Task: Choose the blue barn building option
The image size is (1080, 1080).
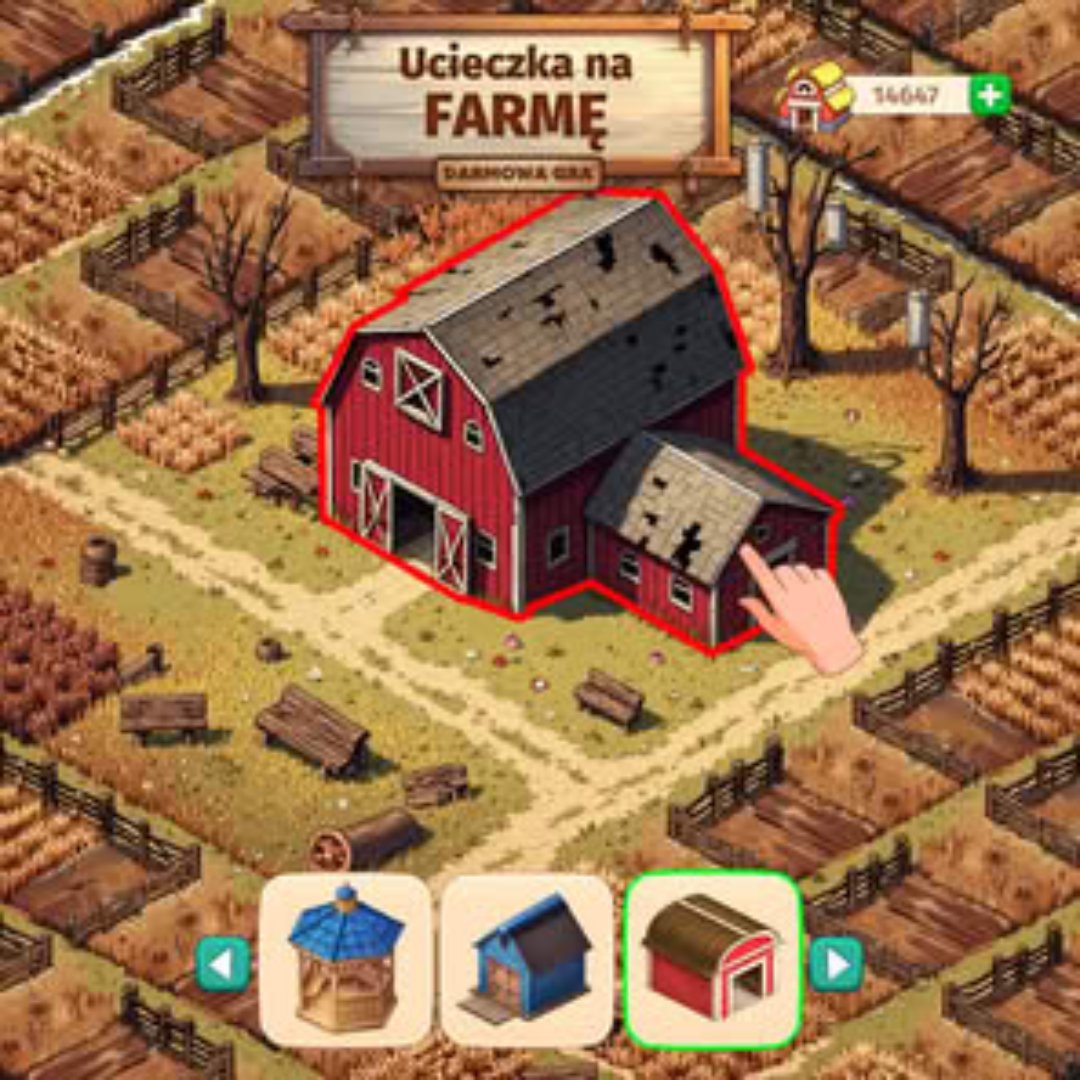Action: pos(528,961)
